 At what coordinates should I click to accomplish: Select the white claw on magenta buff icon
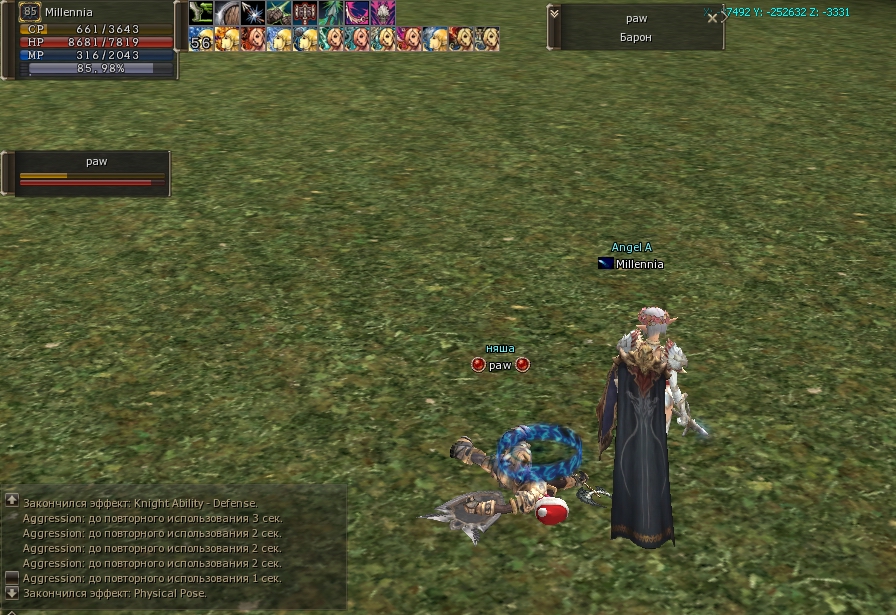tap(383, 13)
